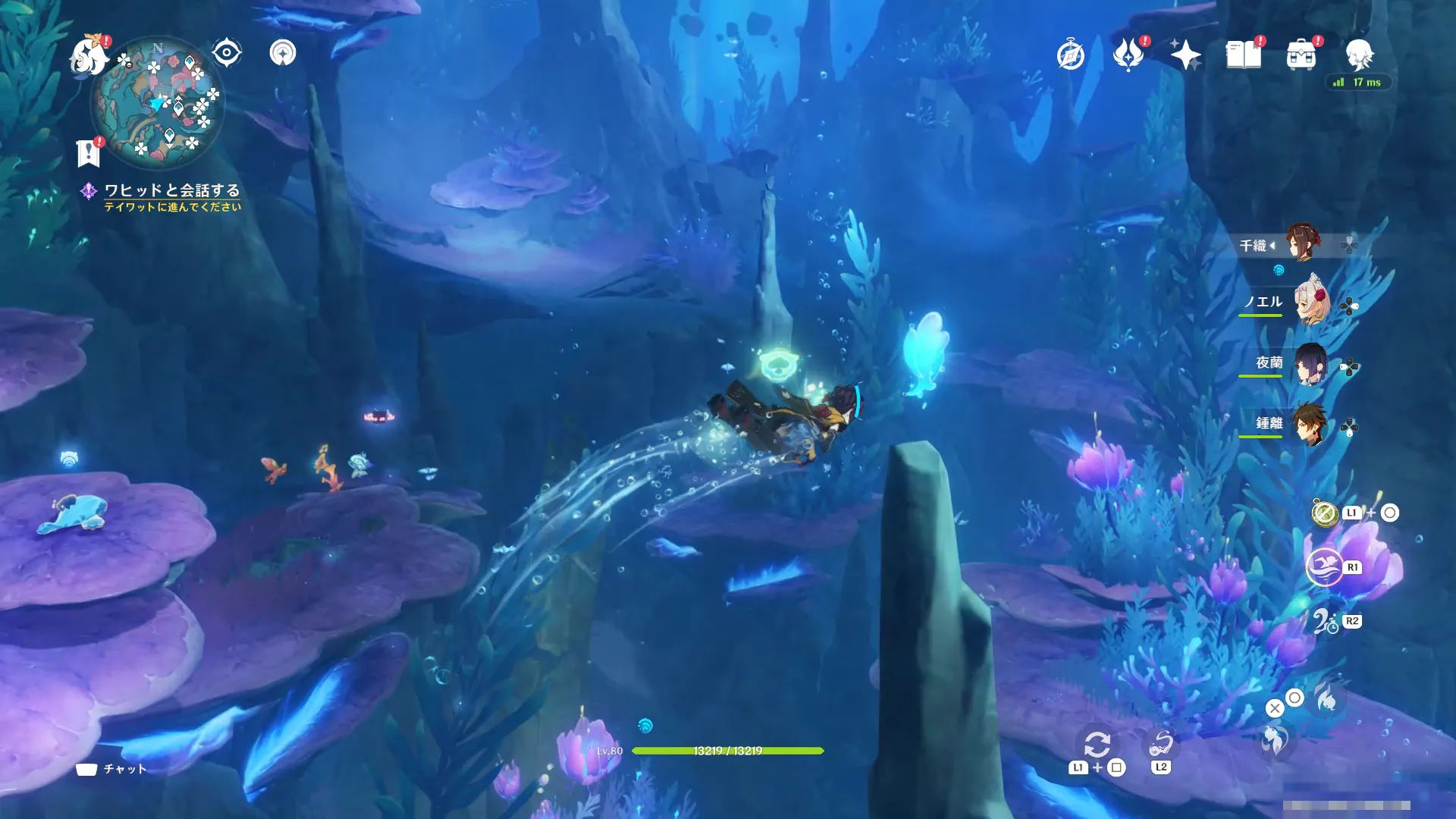Click the circular arrows swap icon
The width and height of the screenshot is (1456, 819).
[x=1097, y=745]
